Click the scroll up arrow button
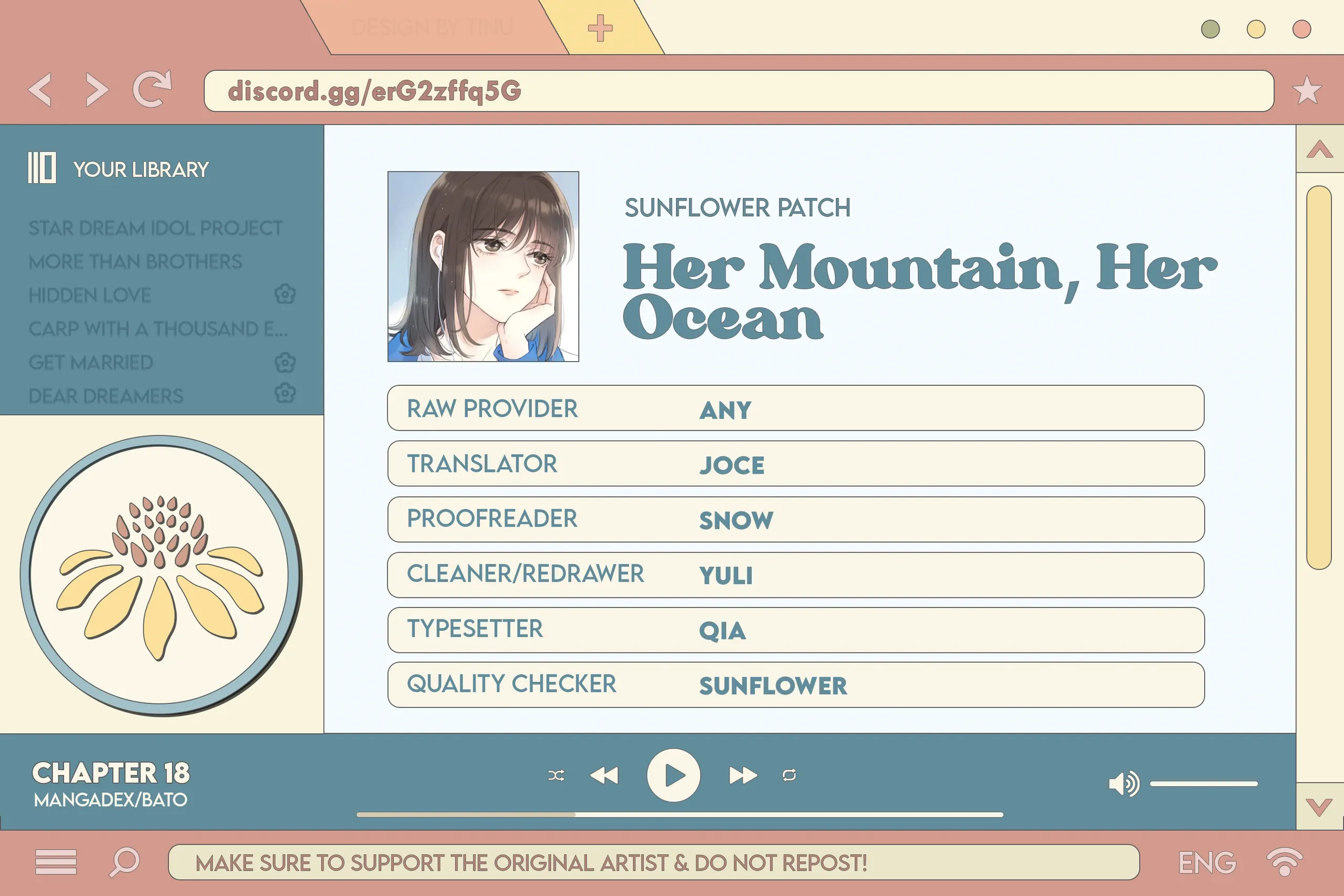This screenshot has width=1344, height=896. tap(1319, 150)
